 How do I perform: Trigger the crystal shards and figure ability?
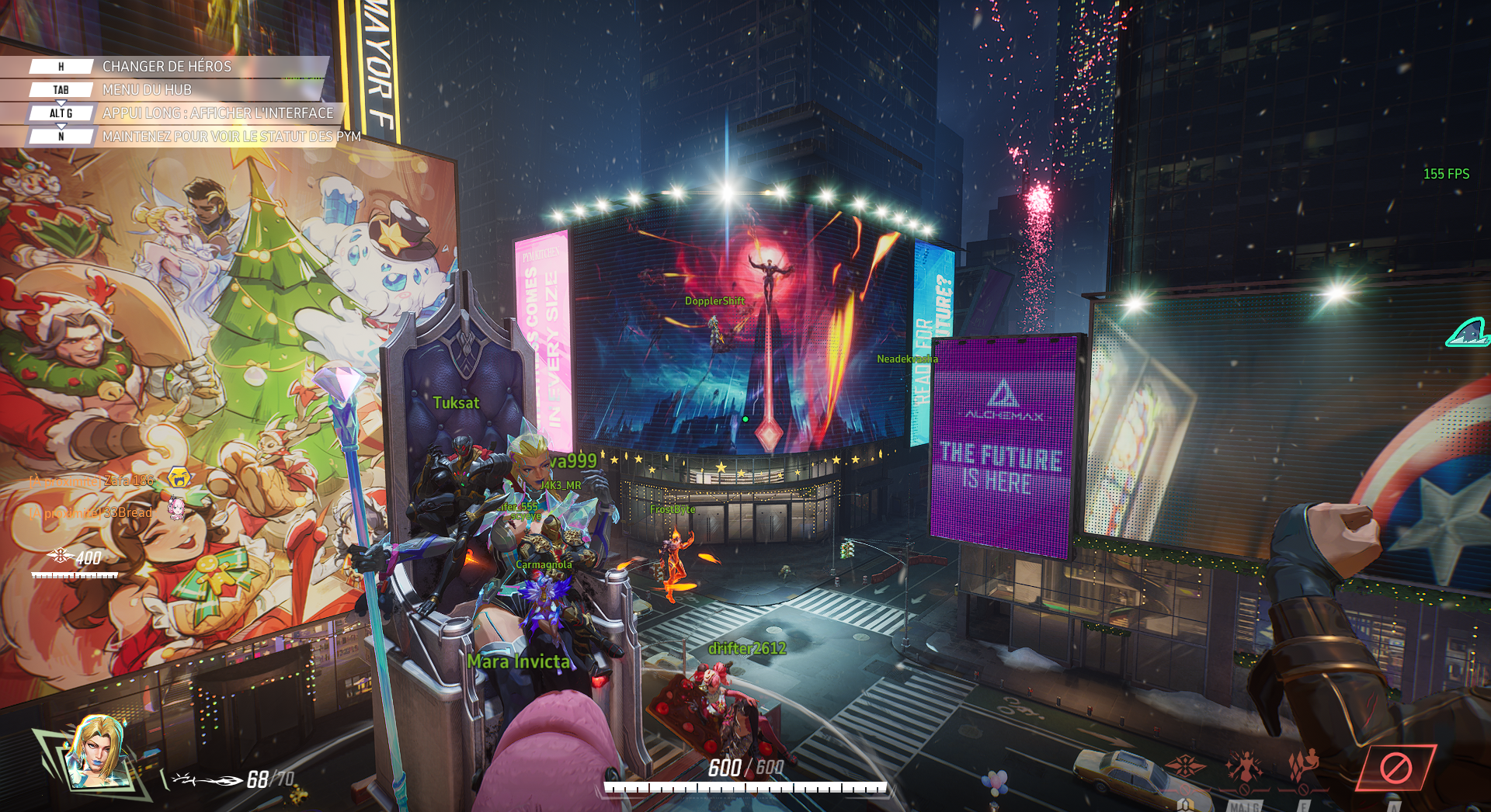tap(1304, 766)
